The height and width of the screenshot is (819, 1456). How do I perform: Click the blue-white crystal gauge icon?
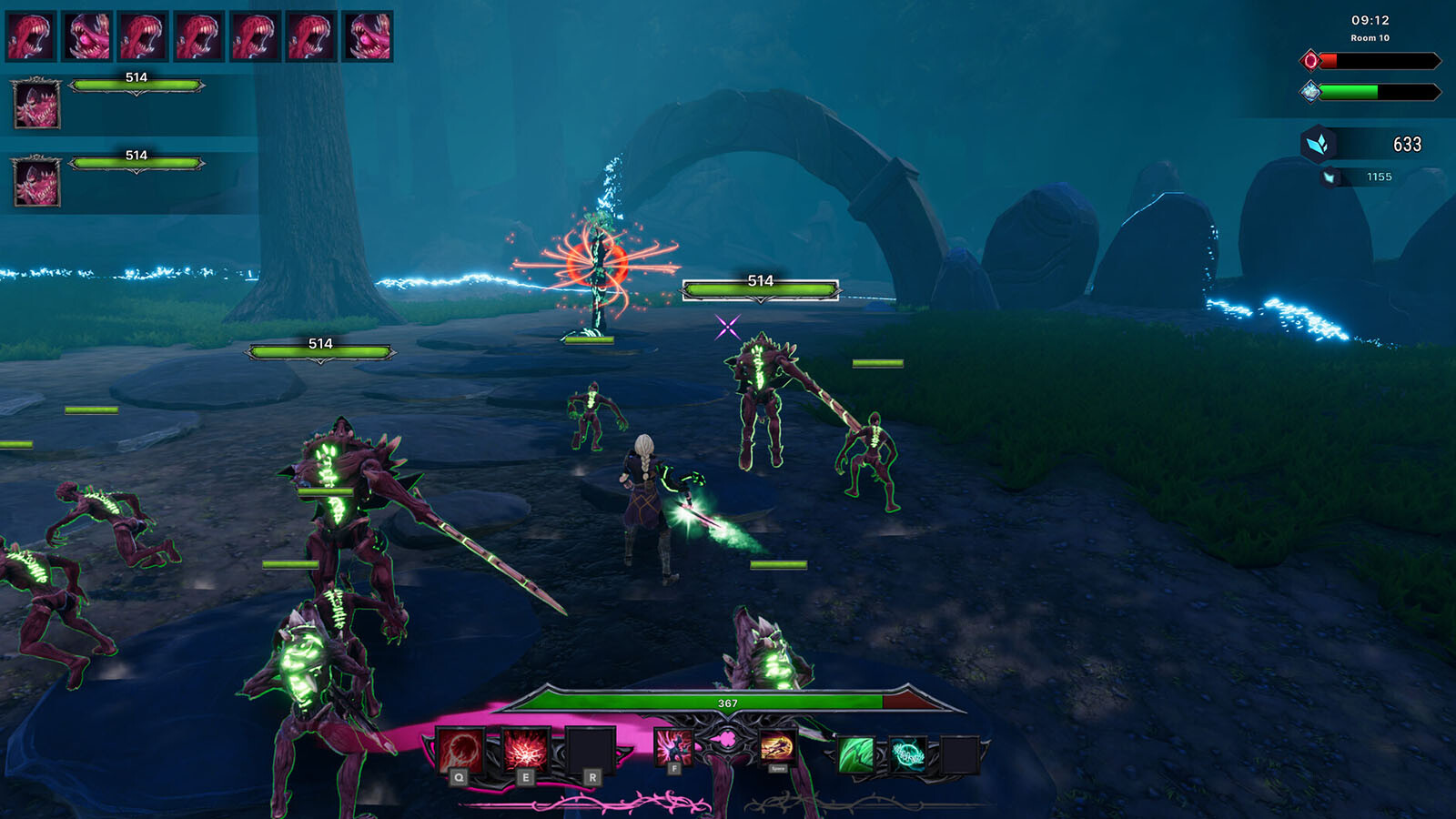coord(1310,91)
